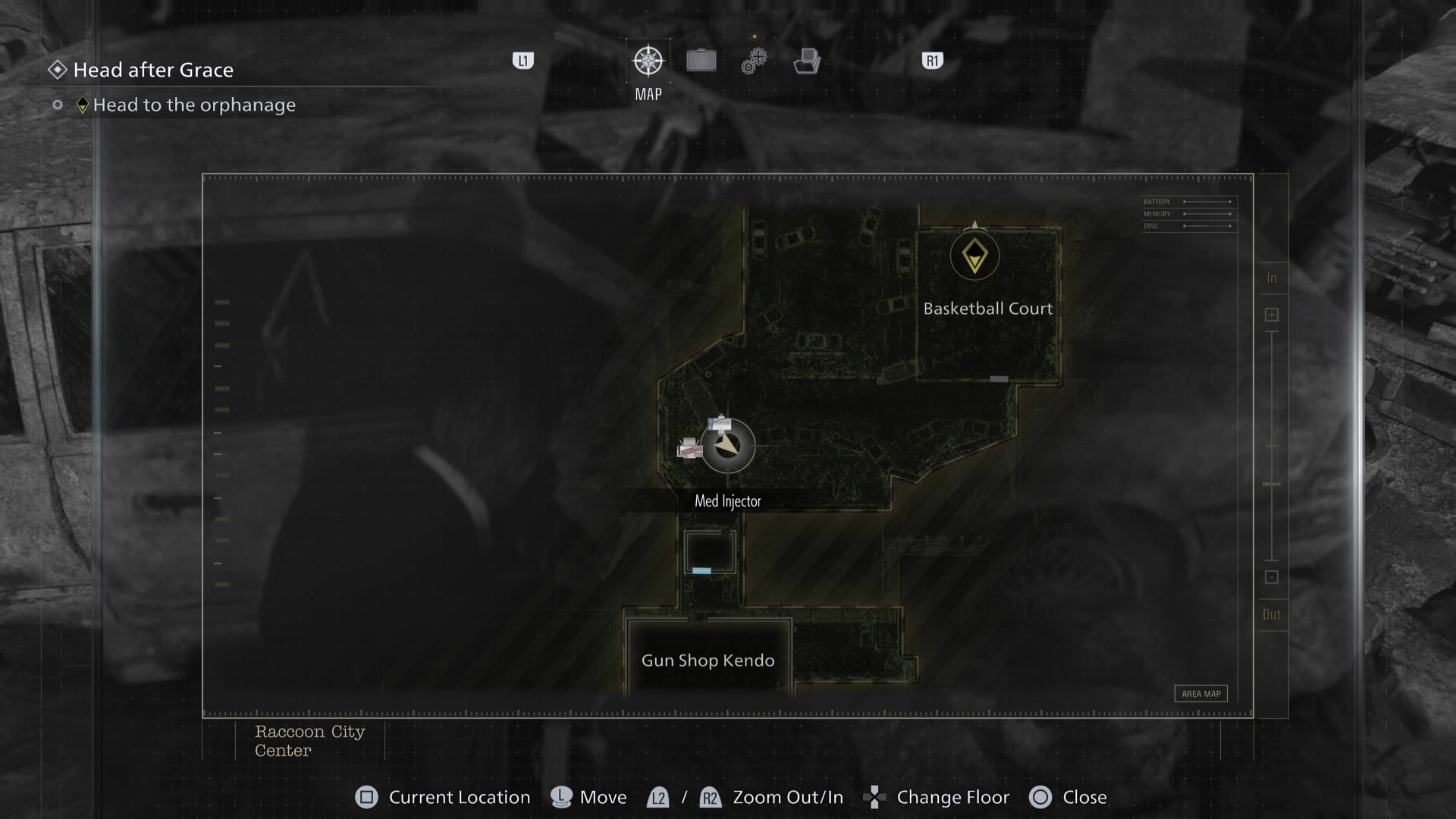1456x819 pixels.
Task: Select the 'Head to the orphanage' objective
Action: 194,105
